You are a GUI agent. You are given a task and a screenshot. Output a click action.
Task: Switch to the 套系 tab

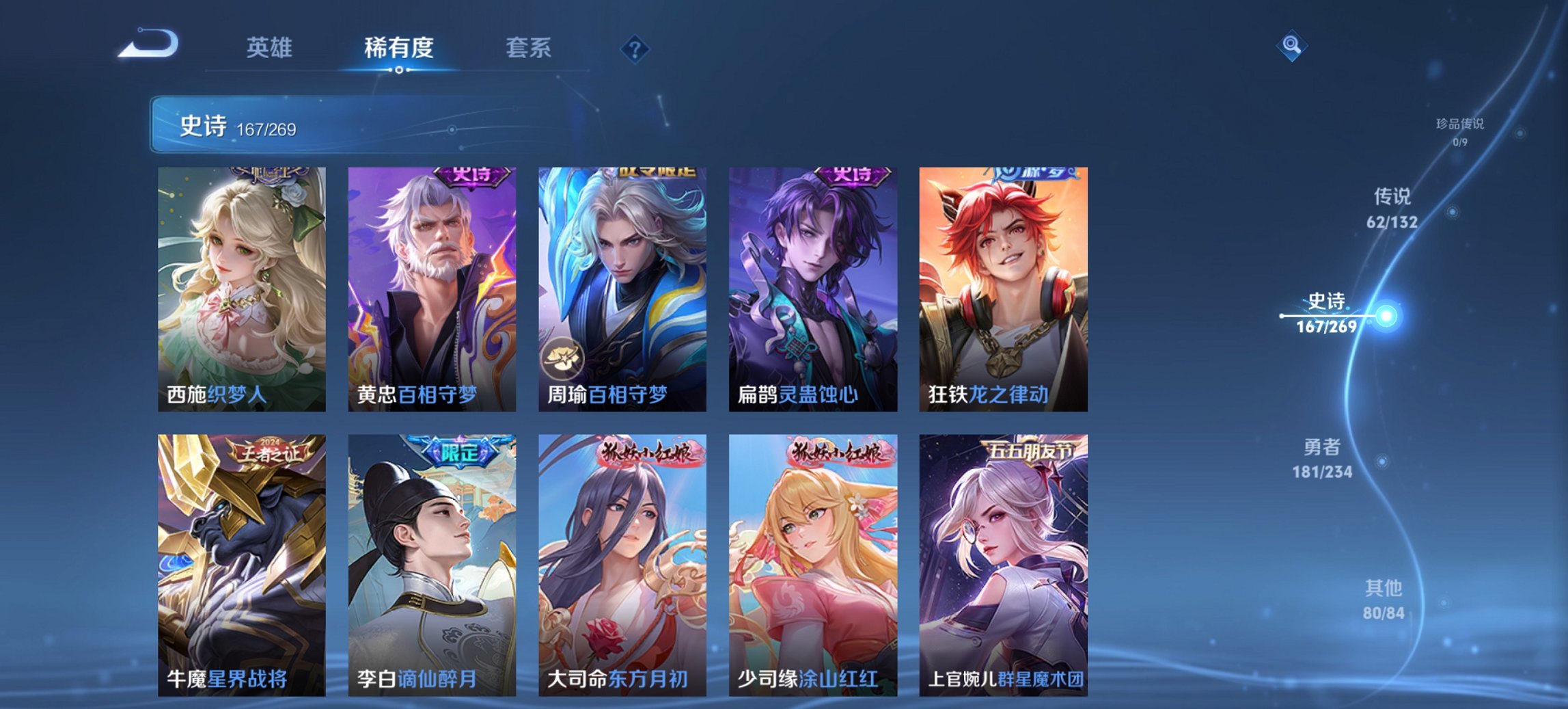point(529,49)
